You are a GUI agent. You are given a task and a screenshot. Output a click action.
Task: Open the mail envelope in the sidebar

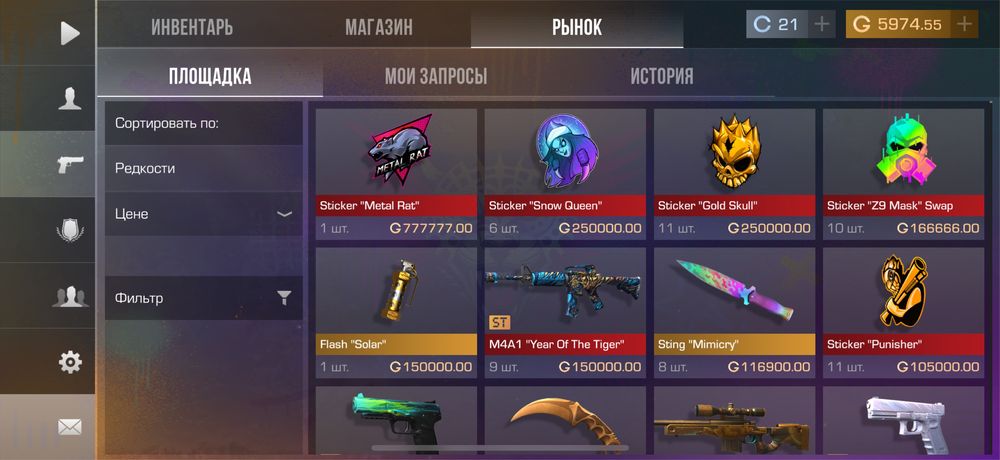(69, 427)
